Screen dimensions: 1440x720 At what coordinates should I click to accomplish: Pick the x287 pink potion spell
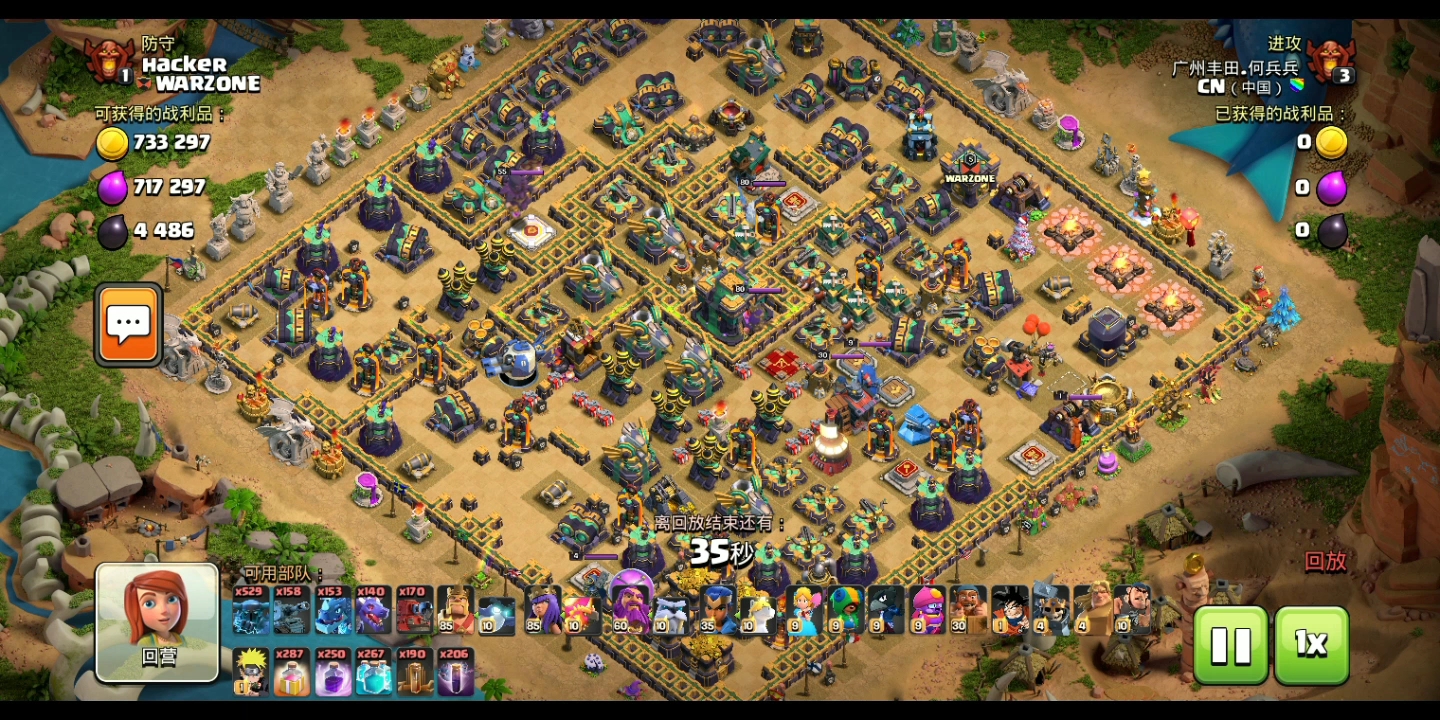pos(291,672)
